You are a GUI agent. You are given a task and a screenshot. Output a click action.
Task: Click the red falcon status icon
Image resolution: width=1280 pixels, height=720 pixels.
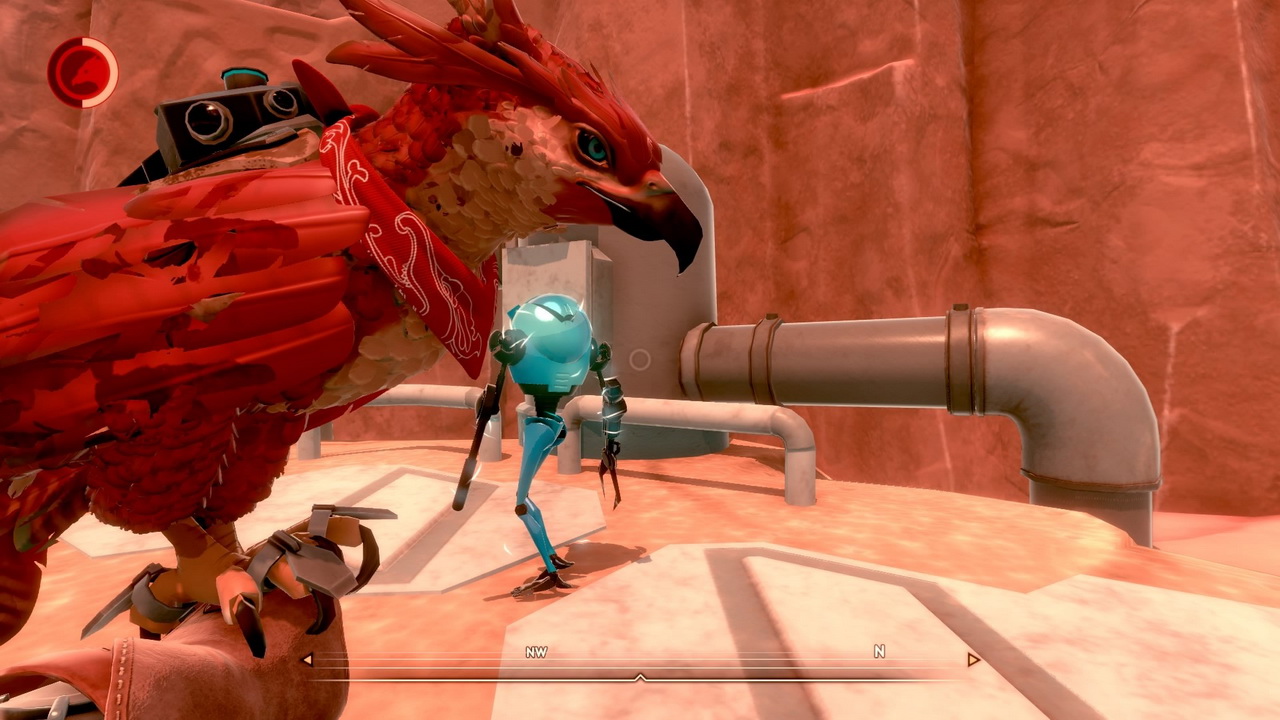82,72
